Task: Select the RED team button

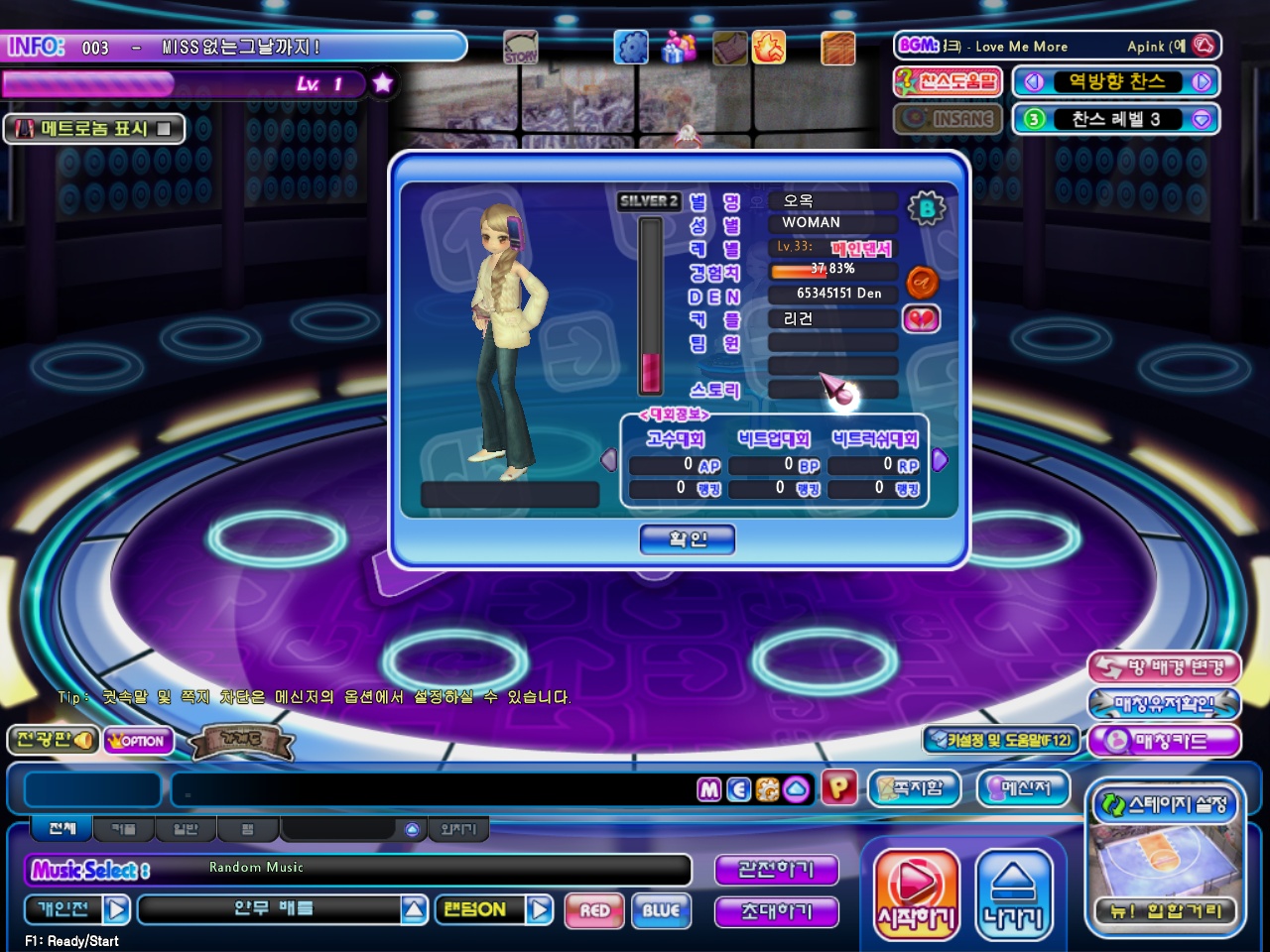Action: click(x=594, y=910)
